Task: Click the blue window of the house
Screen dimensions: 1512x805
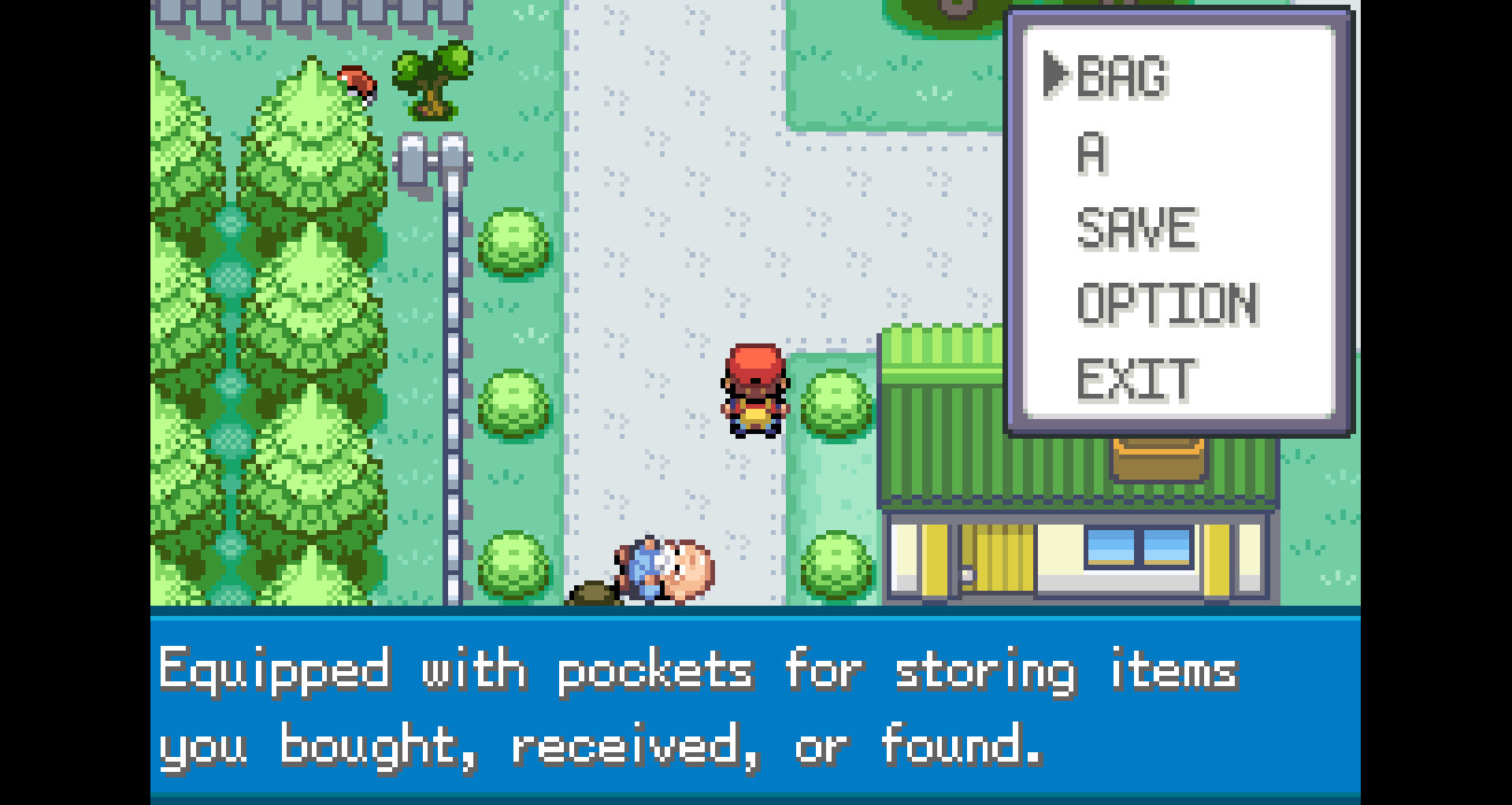Action: tap(1138, 547)
